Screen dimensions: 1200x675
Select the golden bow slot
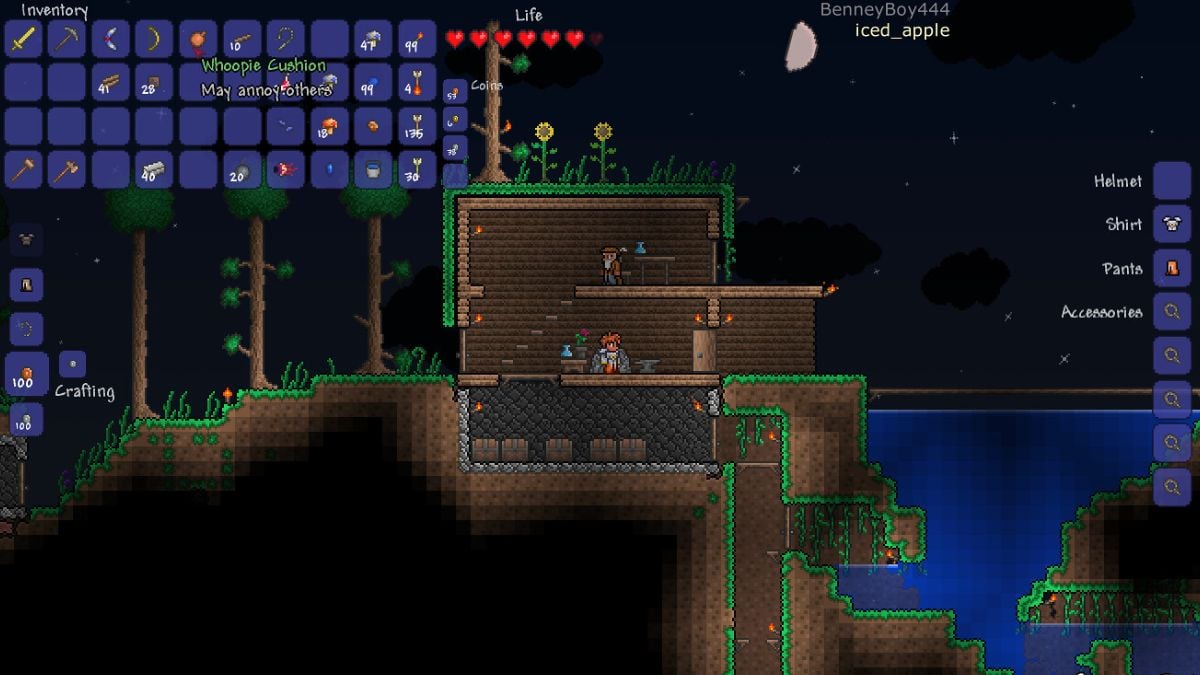pyautogui.click(x=154, y=40)
